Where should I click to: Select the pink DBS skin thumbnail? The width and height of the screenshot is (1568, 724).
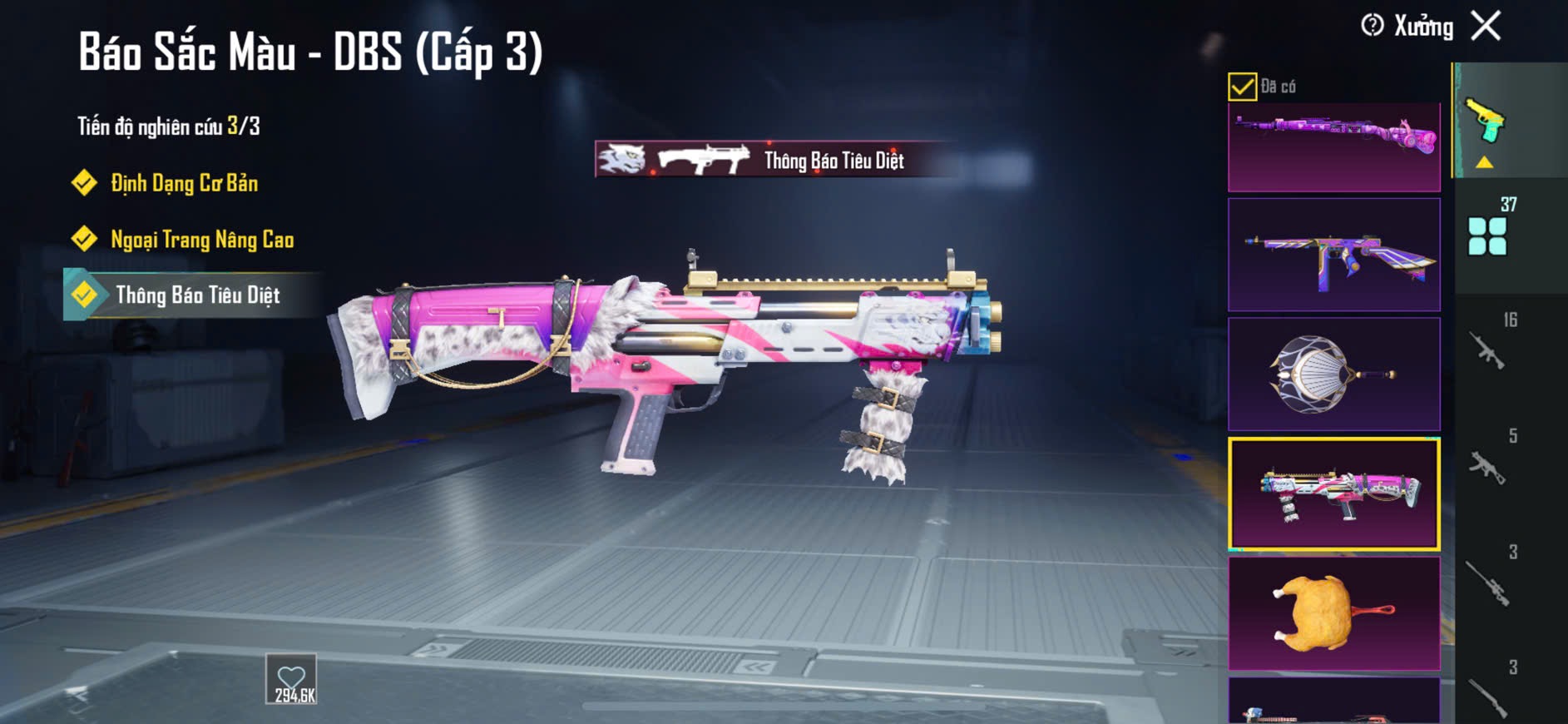pyautogui.click(x=1333, y=494)
